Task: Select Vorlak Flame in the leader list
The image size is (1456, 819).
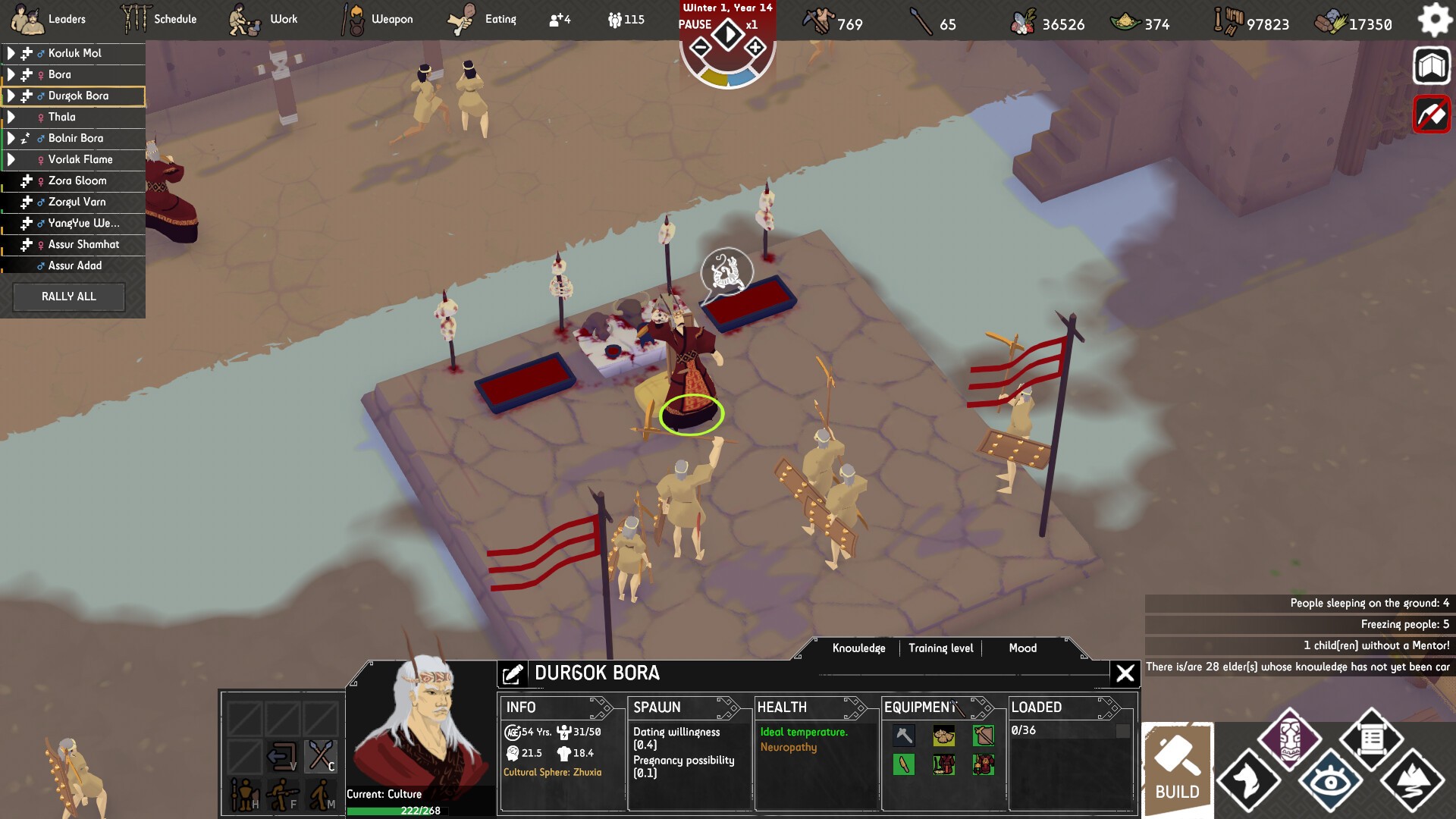Action: 80,159
